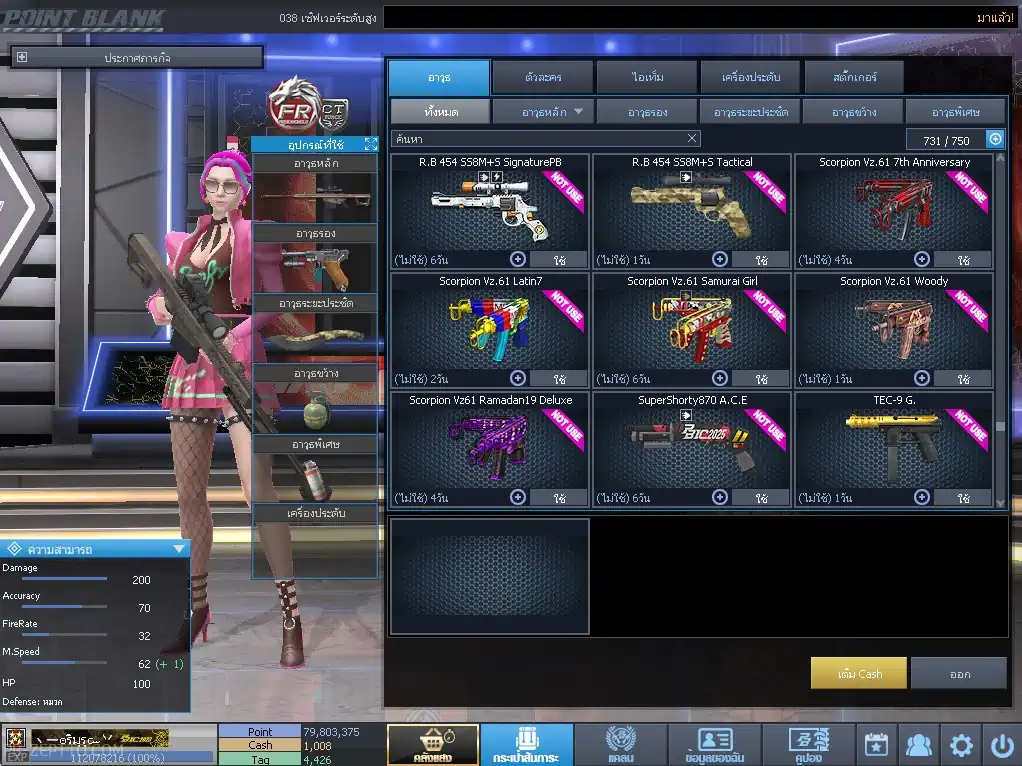The width and height of the screenshot is (1022, 766).
Task: Clear the search box with its X
Action: pos(692,139)
